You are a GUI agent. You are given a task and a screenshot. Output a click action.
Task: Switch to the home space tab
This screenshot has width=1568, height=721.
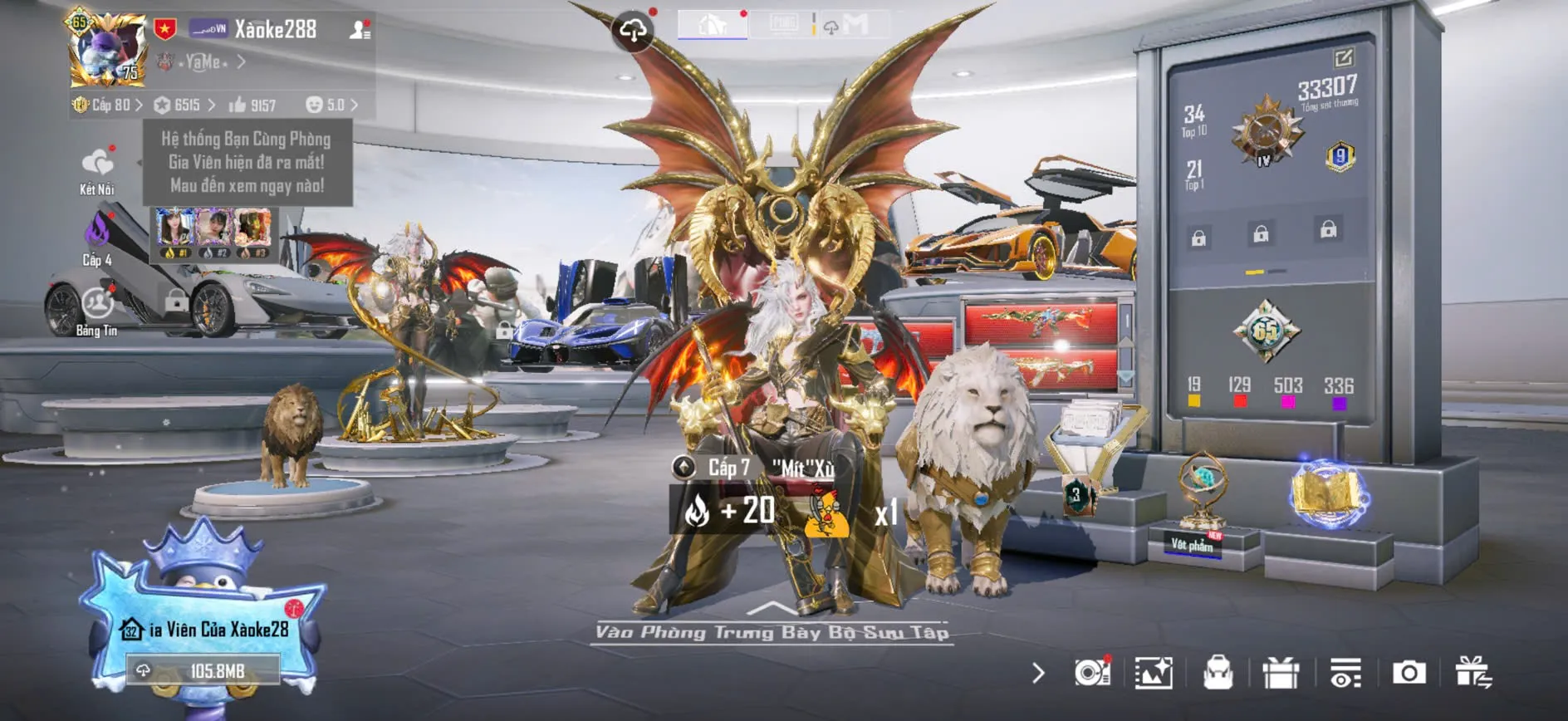point(712,25)
